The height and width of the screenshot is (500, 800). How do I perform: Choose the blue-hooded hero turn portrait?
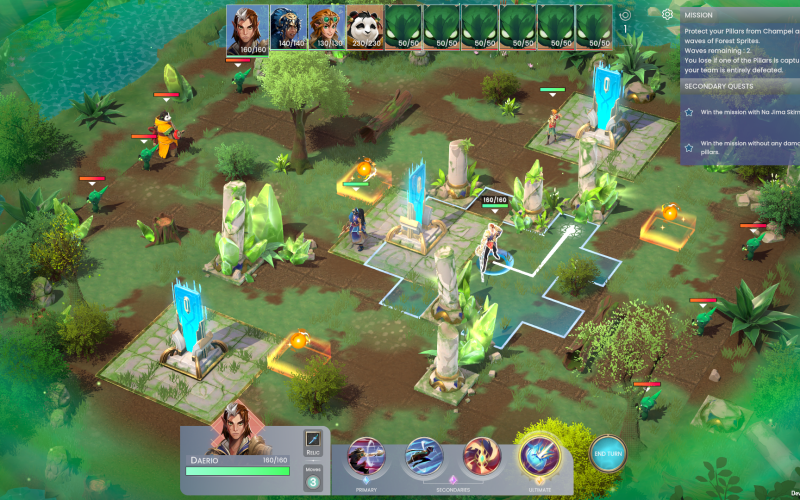tap(288, 28)
